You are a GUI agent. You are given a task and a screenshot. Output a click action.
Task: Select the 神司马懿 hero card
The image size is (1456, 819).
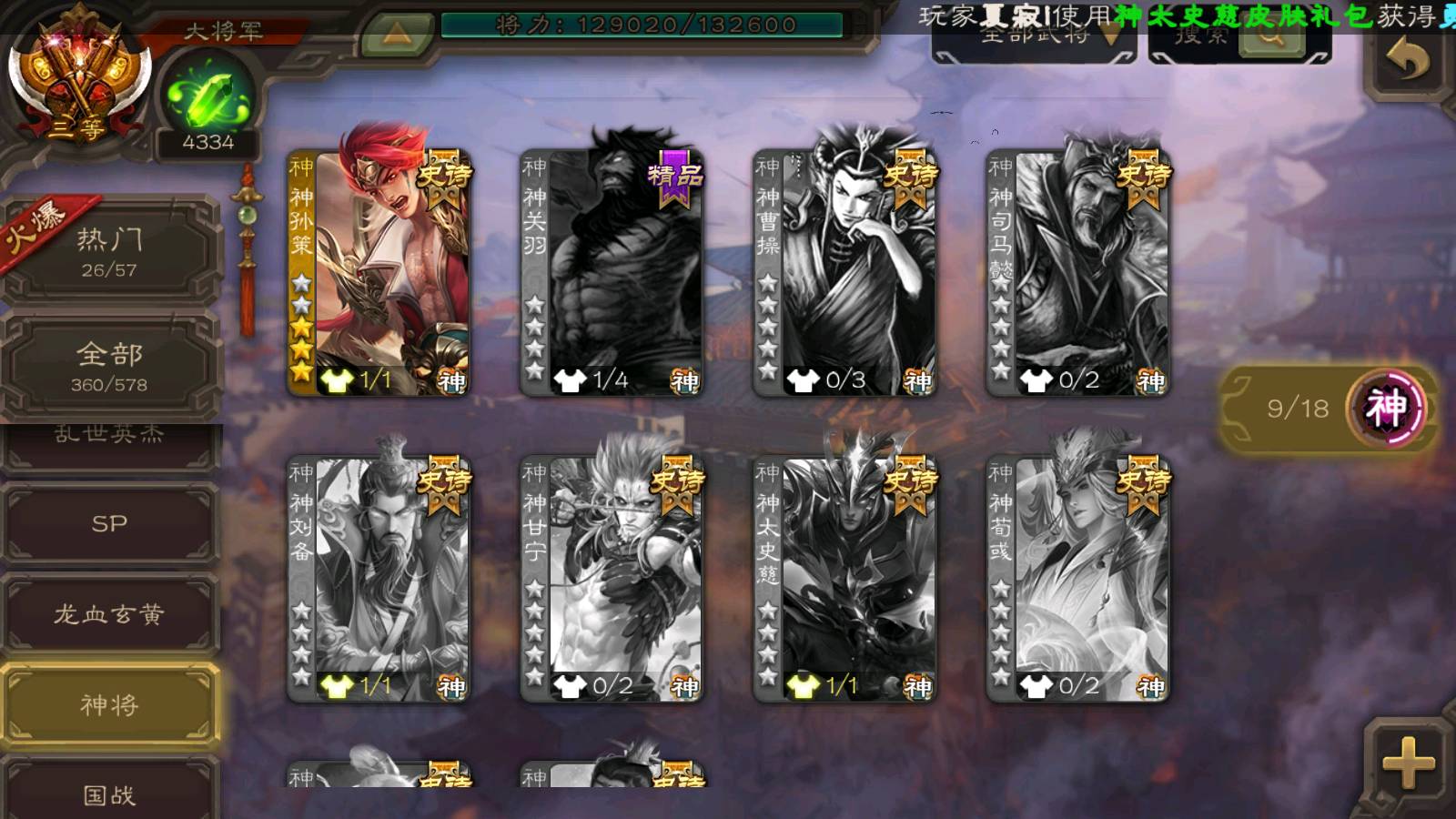click(1078, 272)
